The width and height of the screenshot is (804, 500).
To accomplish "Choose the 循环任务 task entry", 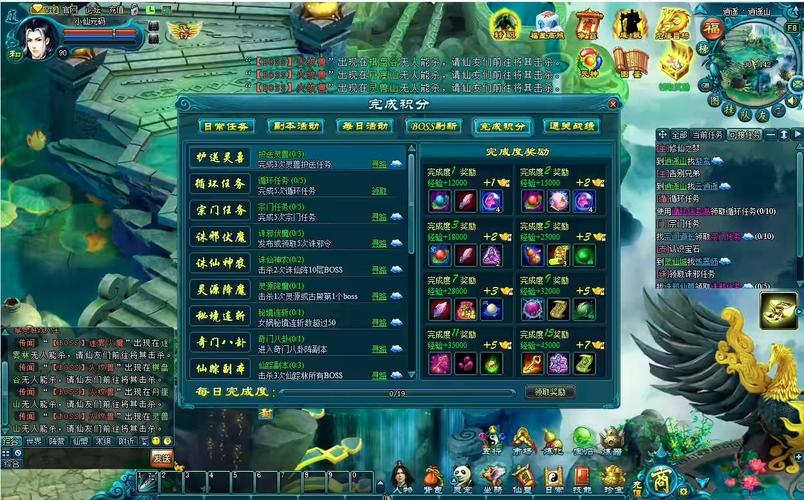I will pyautogui.click(x=221, y=184).
